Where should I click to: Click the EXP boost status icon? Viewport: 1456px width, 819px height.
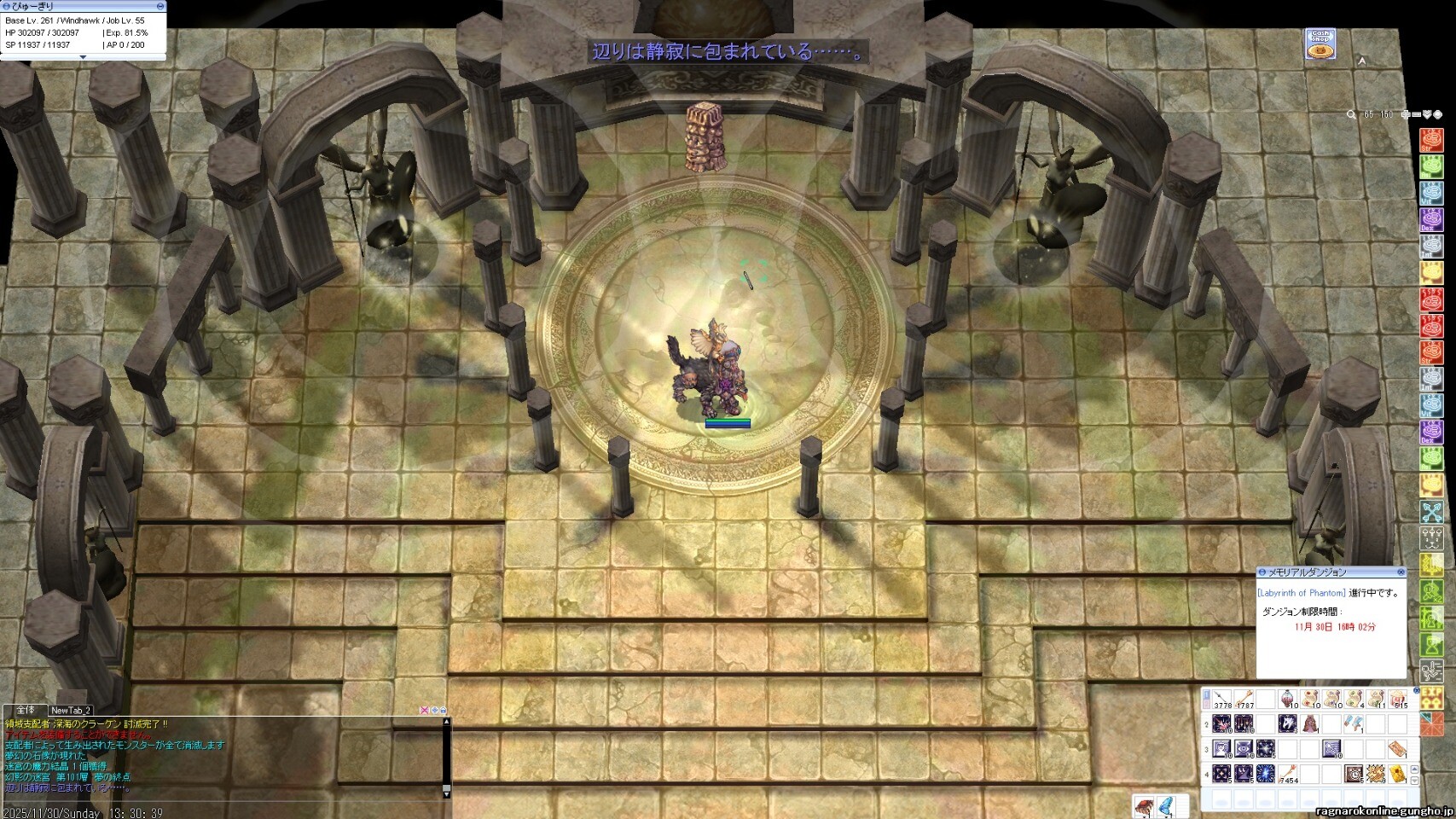tap(1431, 698)
